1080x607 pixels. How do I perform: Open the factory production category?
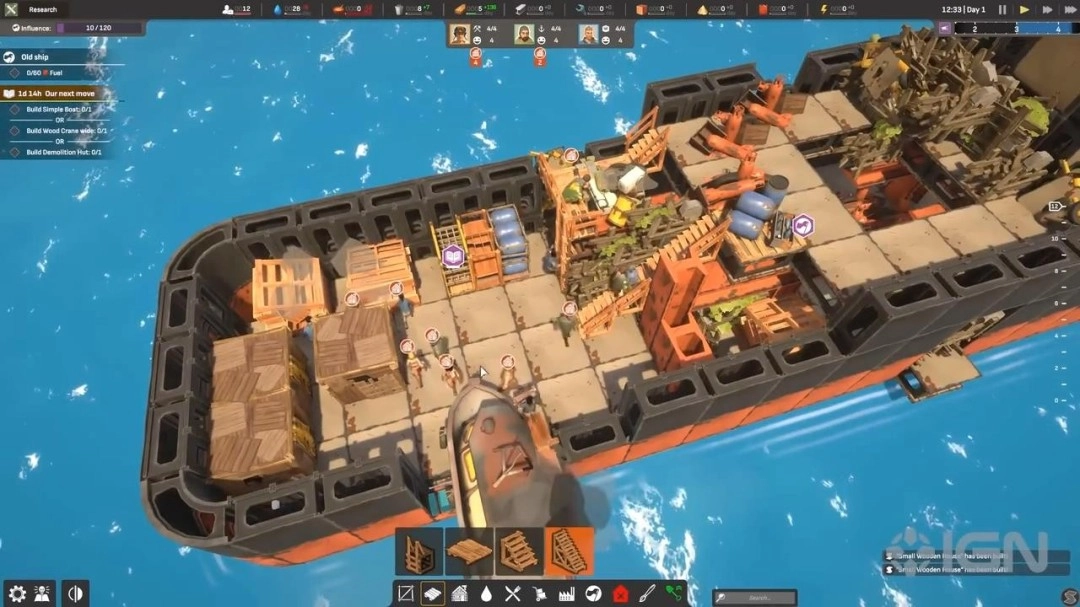pyautogui.click(x=567, y=594)
